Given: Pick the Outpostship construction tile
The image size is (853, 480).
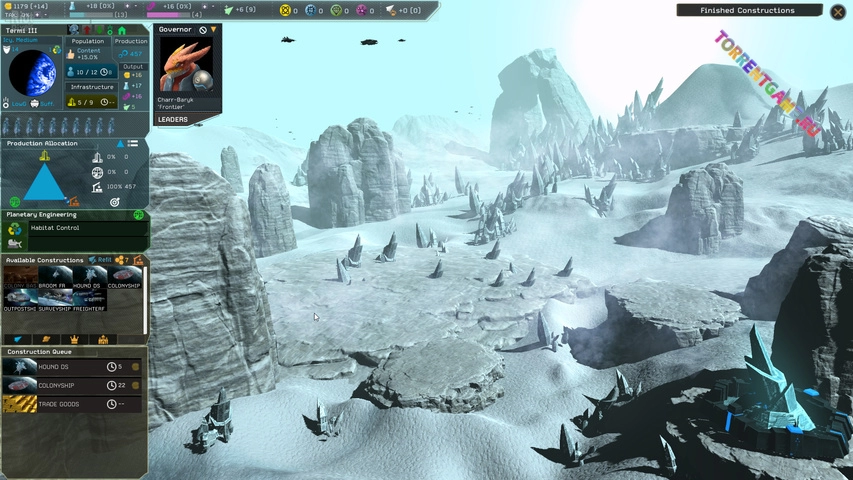Looking at the screenshot, I should click(20, 299).
